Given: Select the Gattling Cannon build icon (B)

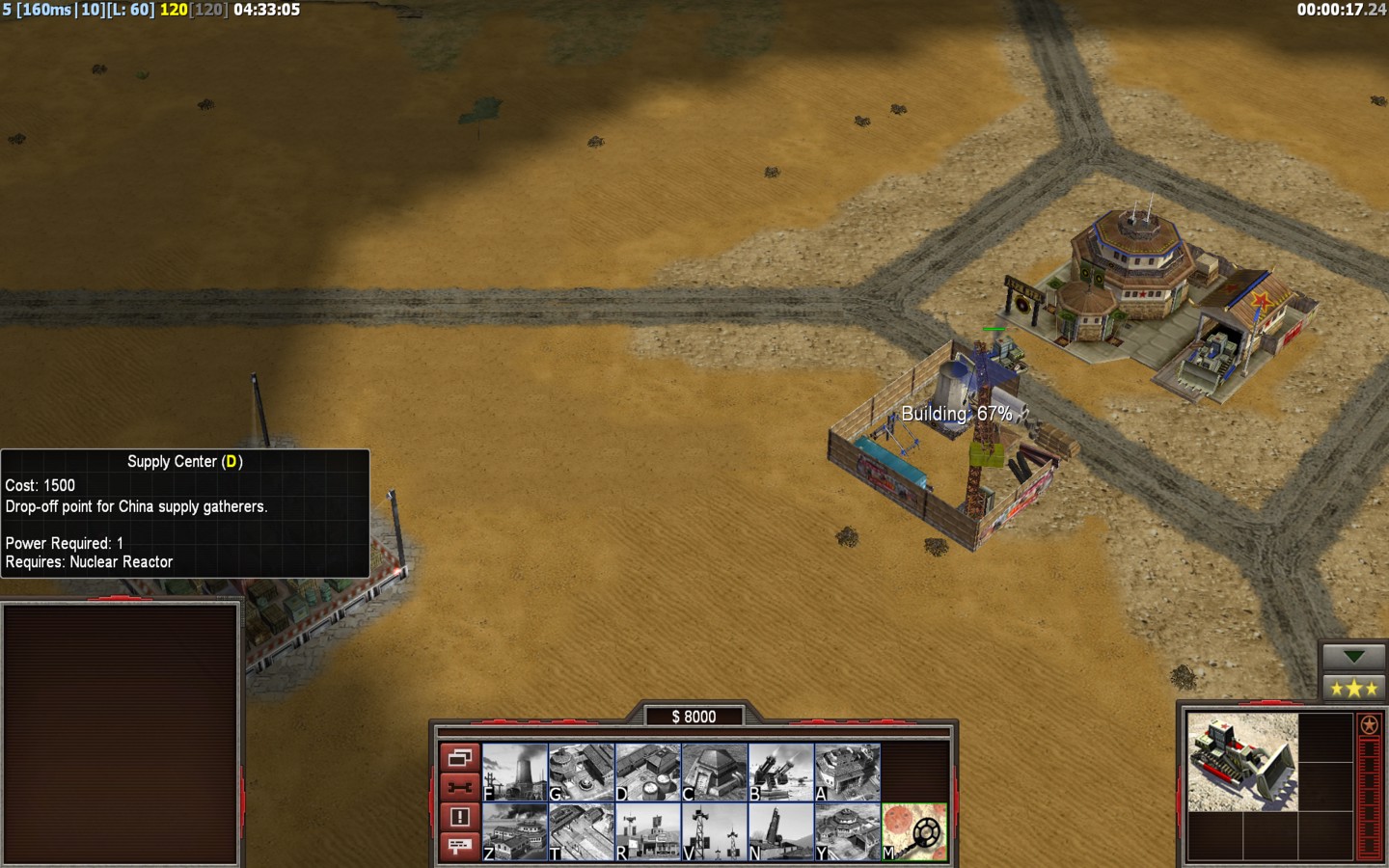Looking at the screenshot, I should pyautogui.click(x=781, y=772).
